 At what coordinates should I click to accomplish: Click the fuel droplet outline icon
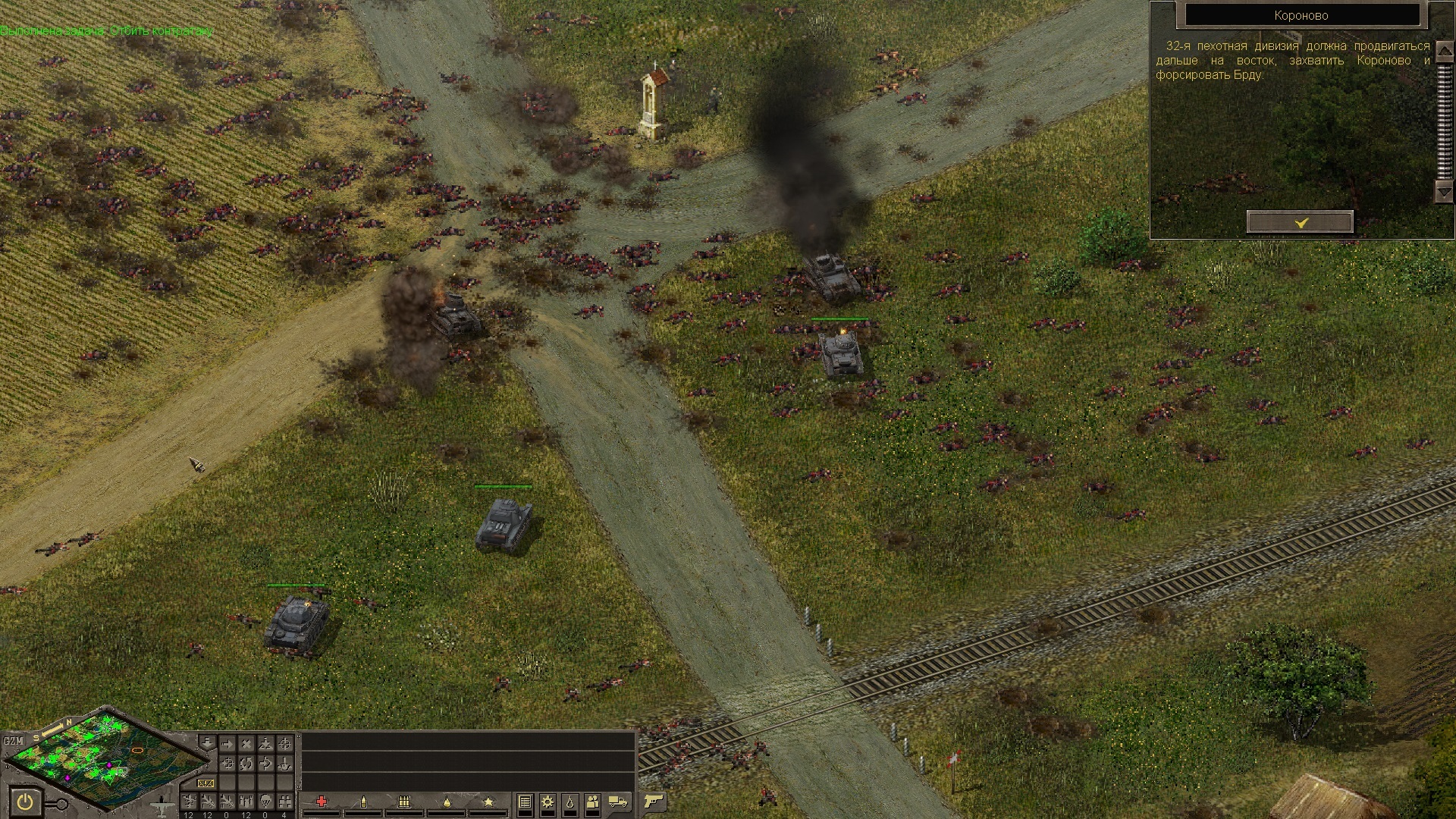pyautogui.click(x=570, y=802)
